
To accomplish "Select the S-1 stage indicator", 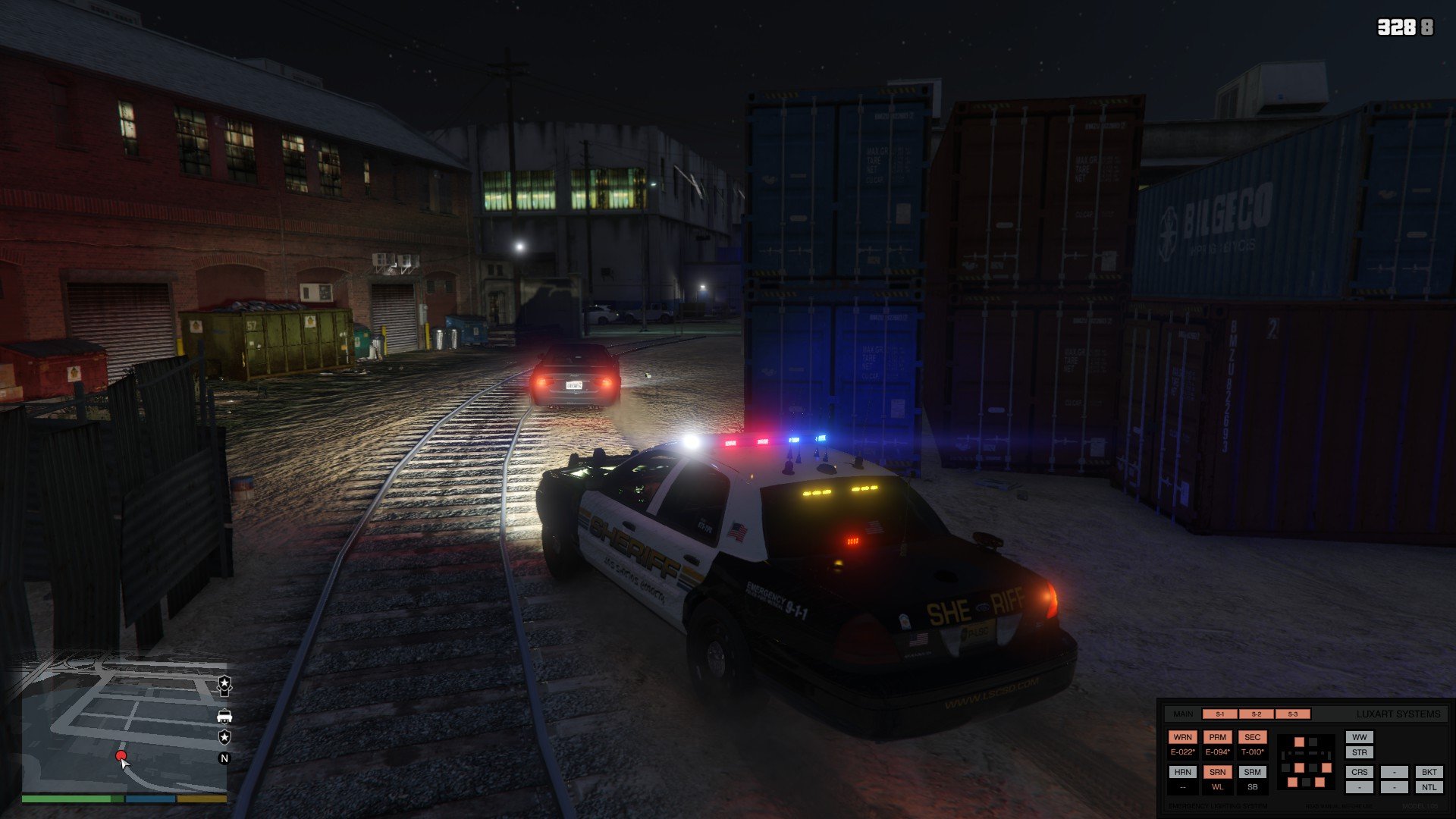I will (x=1220, y=714).
